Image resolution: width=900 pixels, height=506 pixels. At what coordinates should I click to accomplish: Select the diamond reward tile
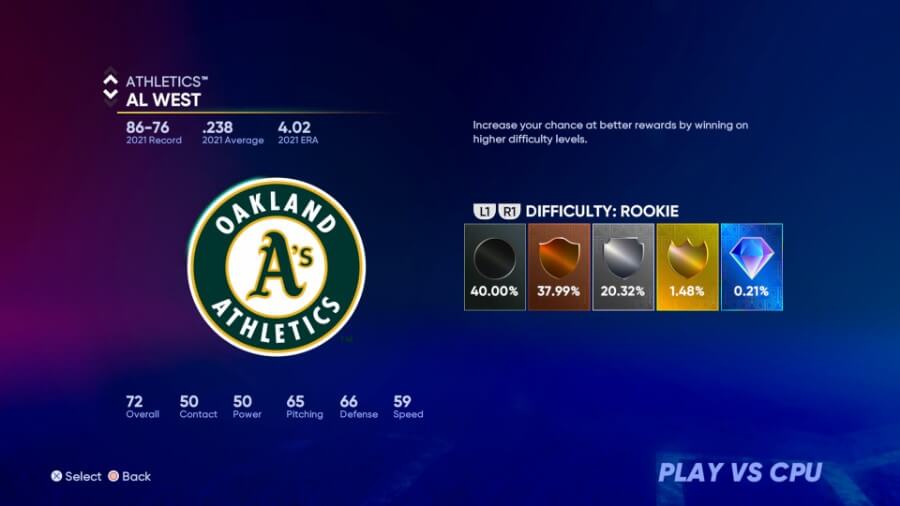click(751, 266)
